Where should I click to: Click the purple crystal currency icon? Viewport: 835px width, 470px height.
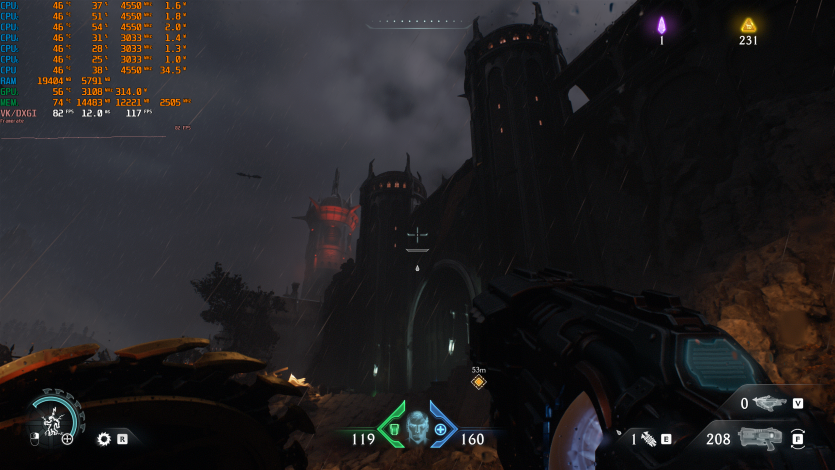661,25
